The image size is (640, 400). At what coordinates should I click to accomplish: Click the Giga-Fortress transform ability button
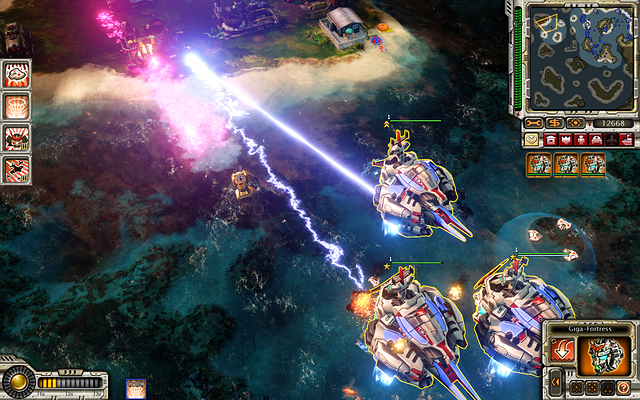click(564, 352)
